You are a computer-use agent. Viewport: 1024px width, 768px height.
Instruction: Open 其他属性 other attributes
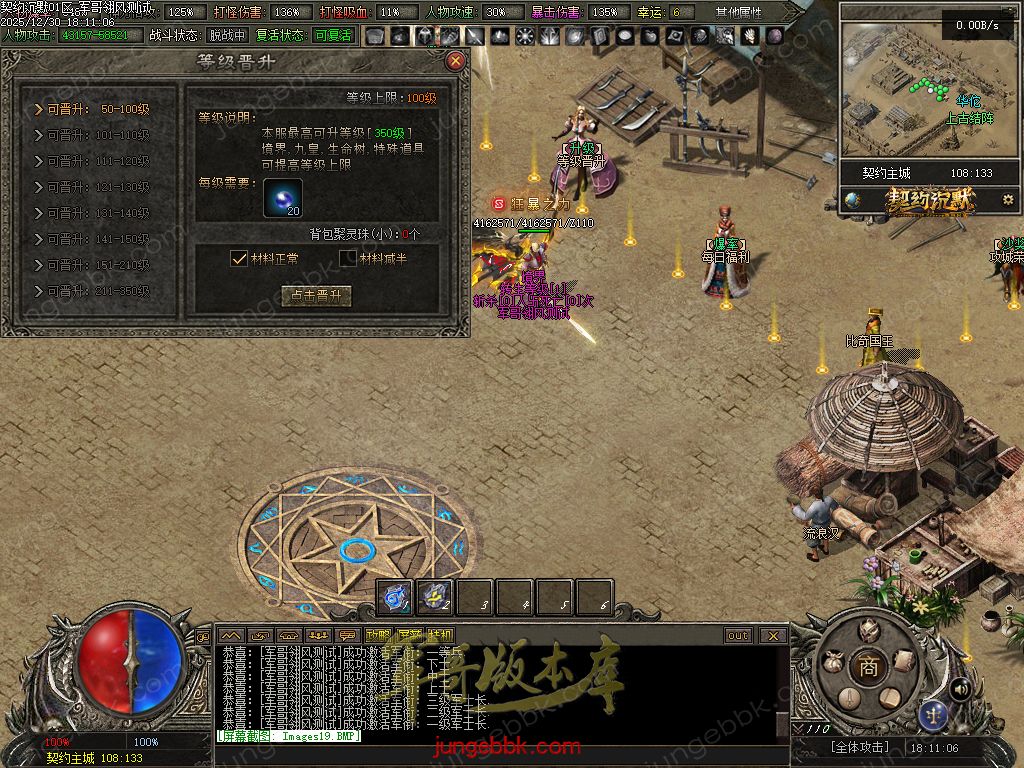point(738,13)
